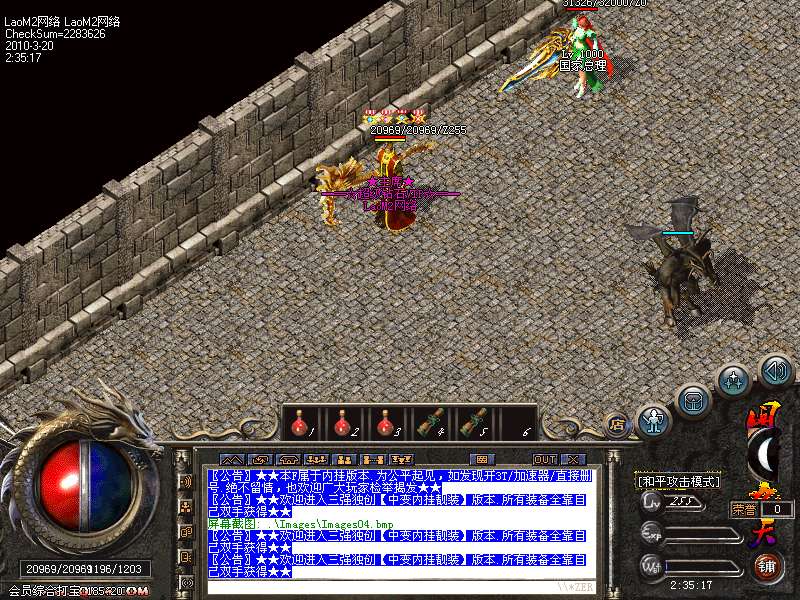Click the mountain-shaped button above the chat
The height and width of the screenshot is (600, 800).
(231, 459)
